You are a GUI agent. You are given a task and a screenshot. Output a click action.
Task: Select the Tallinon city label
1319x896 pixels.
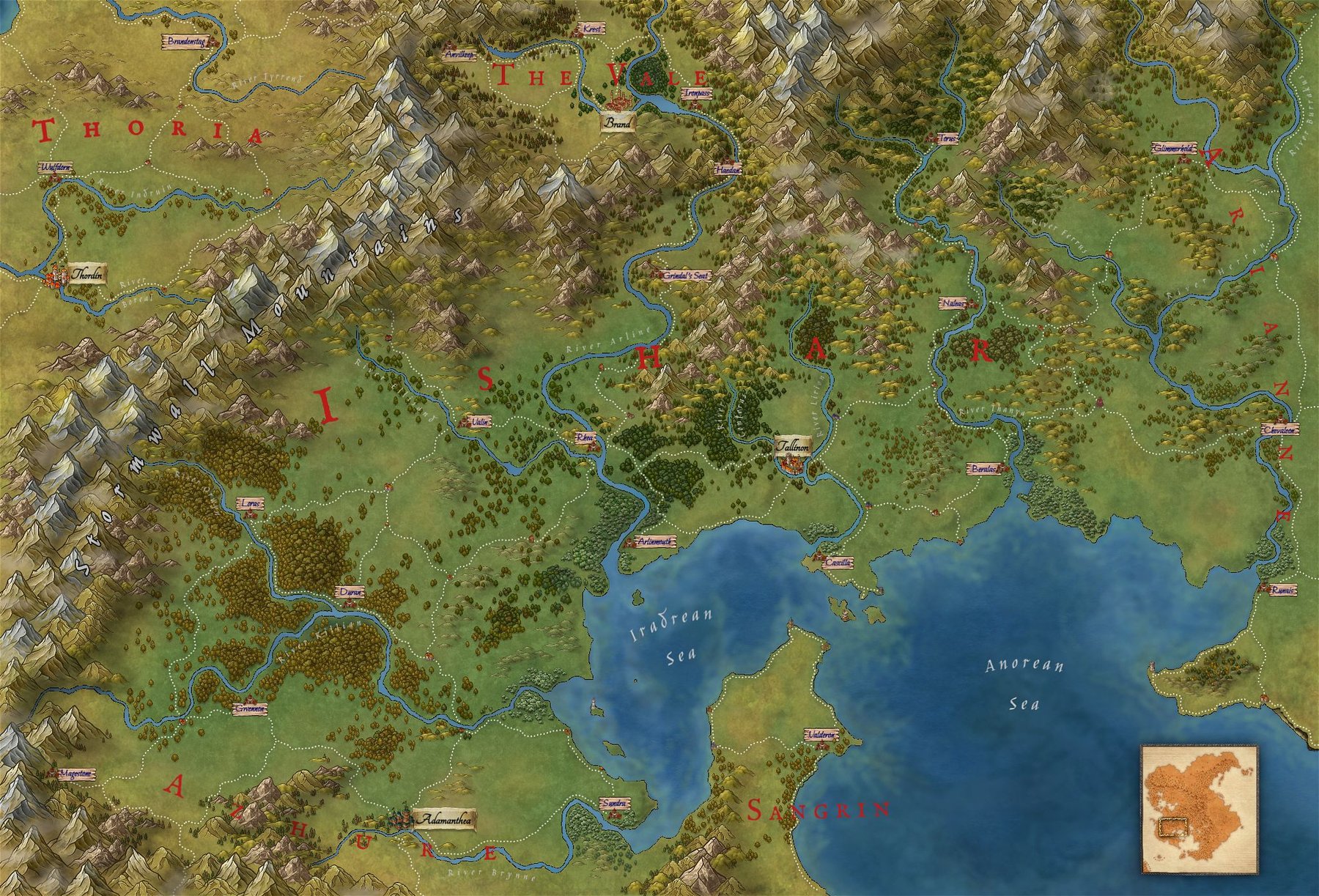(x=793, y=446)
